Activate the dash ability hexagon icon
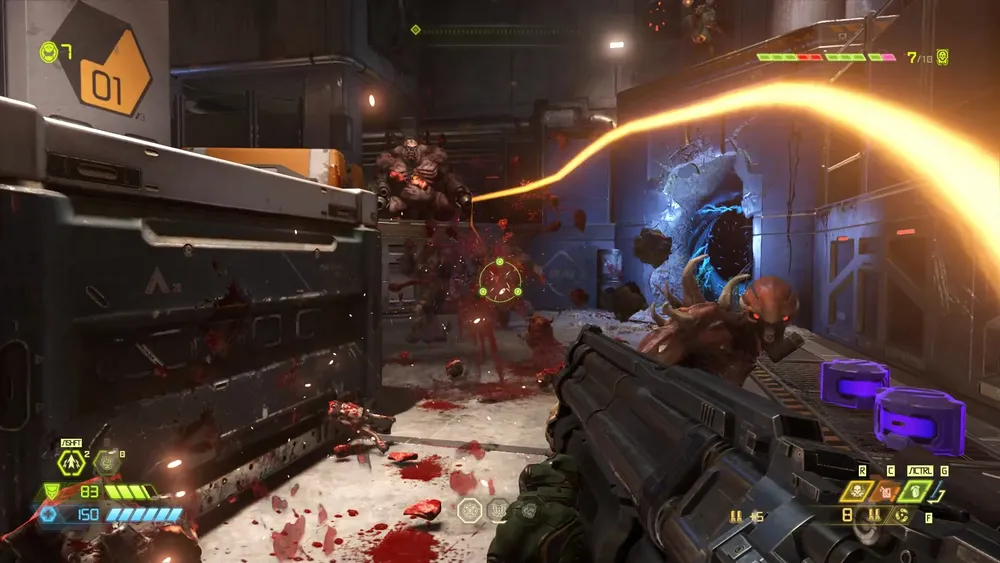The width and height of the screenshot is (1000, 563). point(70,462)
